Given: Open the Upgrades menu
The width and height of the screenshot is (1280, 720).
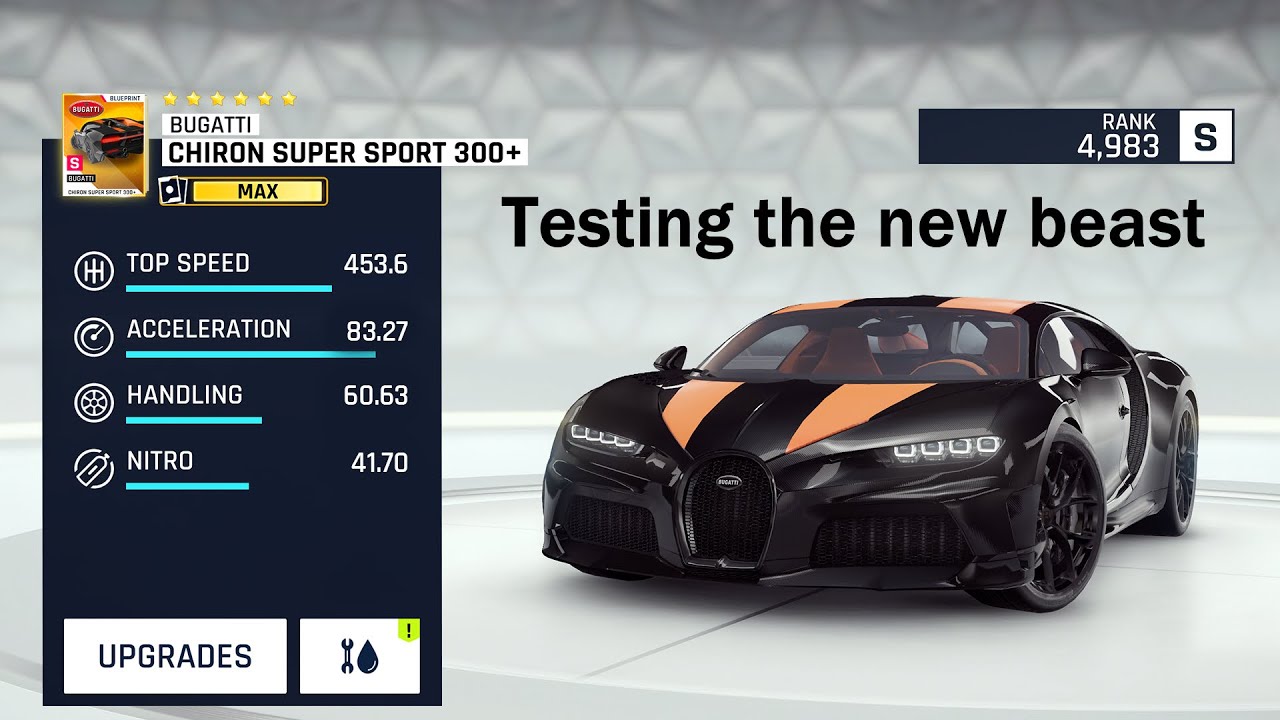Looking at the screenshot, I should [x=175, y=656].
